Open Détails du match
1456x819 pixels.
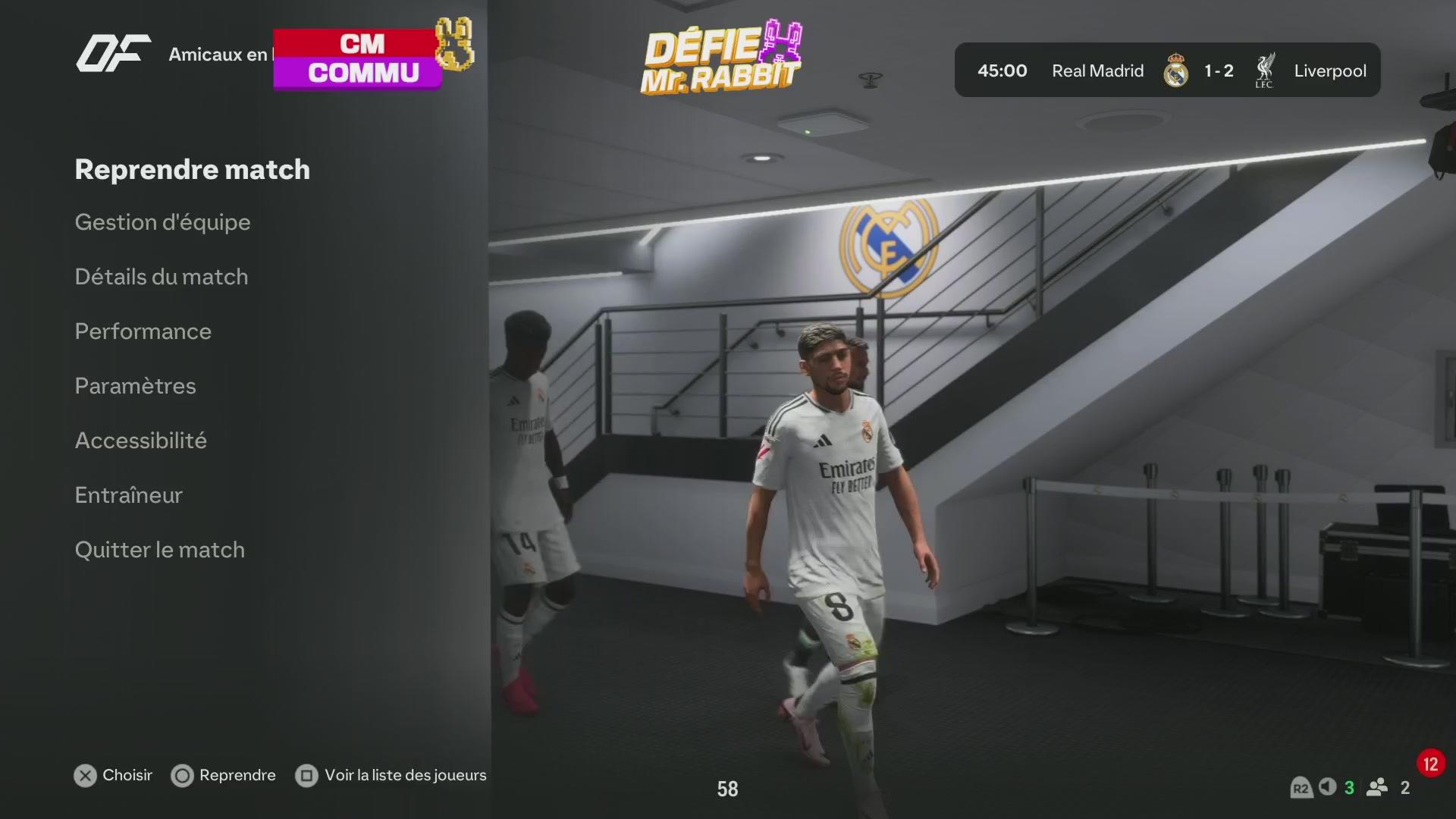point(161,277)
